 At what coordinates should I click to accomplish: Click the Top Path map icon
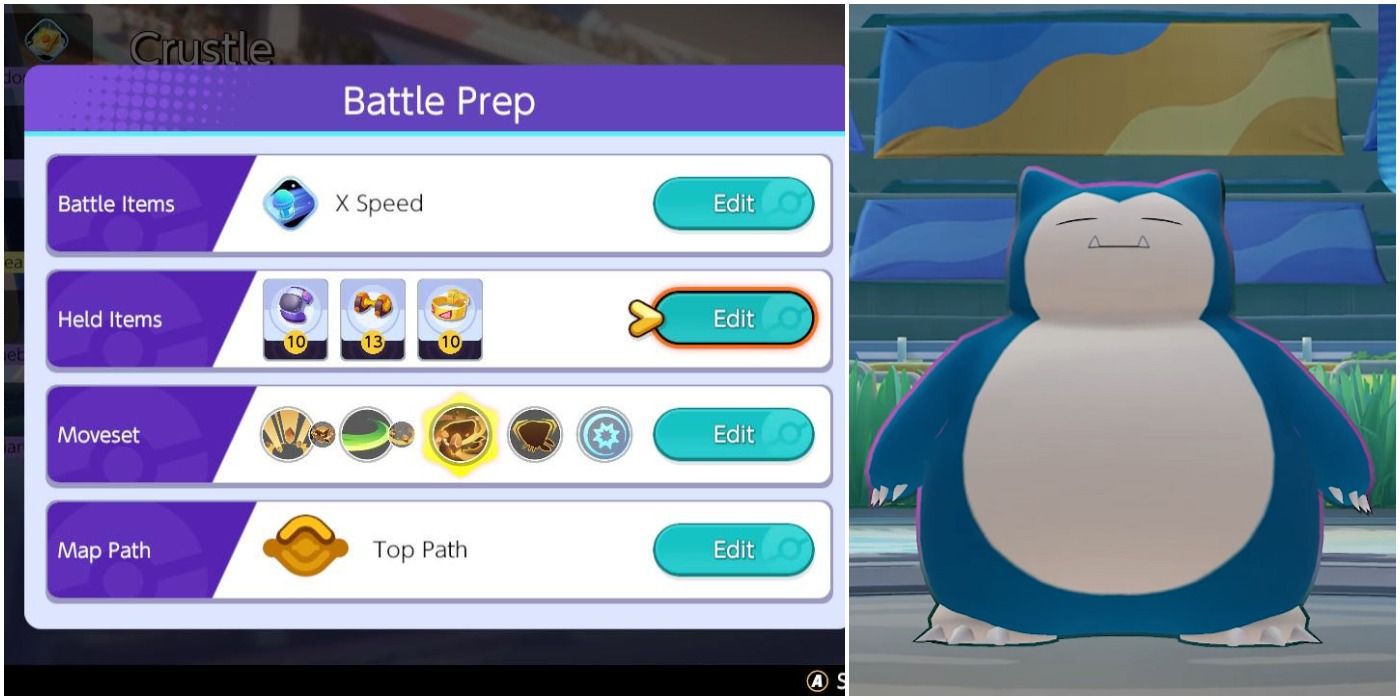click(x=305, y=550)
